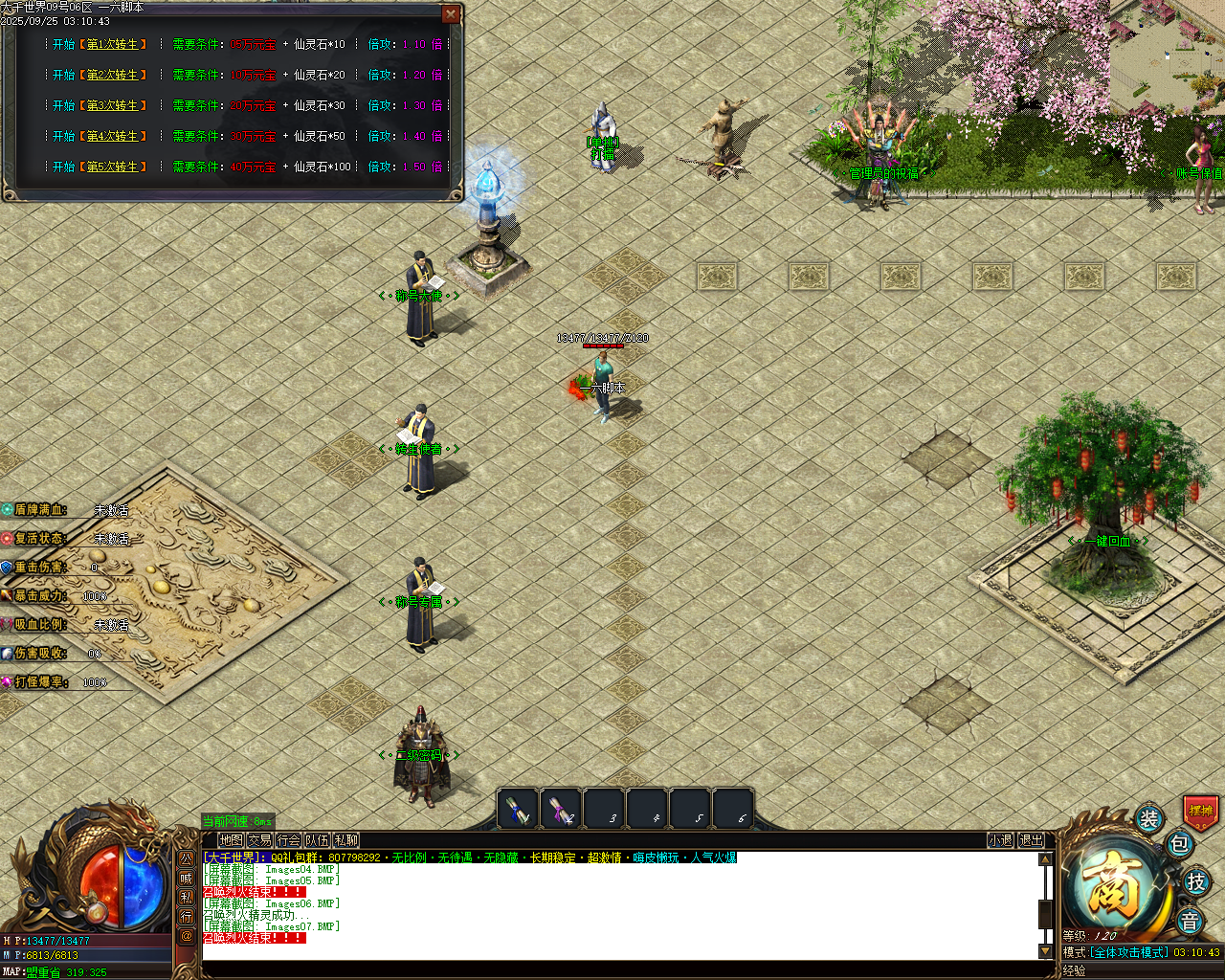Open the 行会 guild tab

287,839
